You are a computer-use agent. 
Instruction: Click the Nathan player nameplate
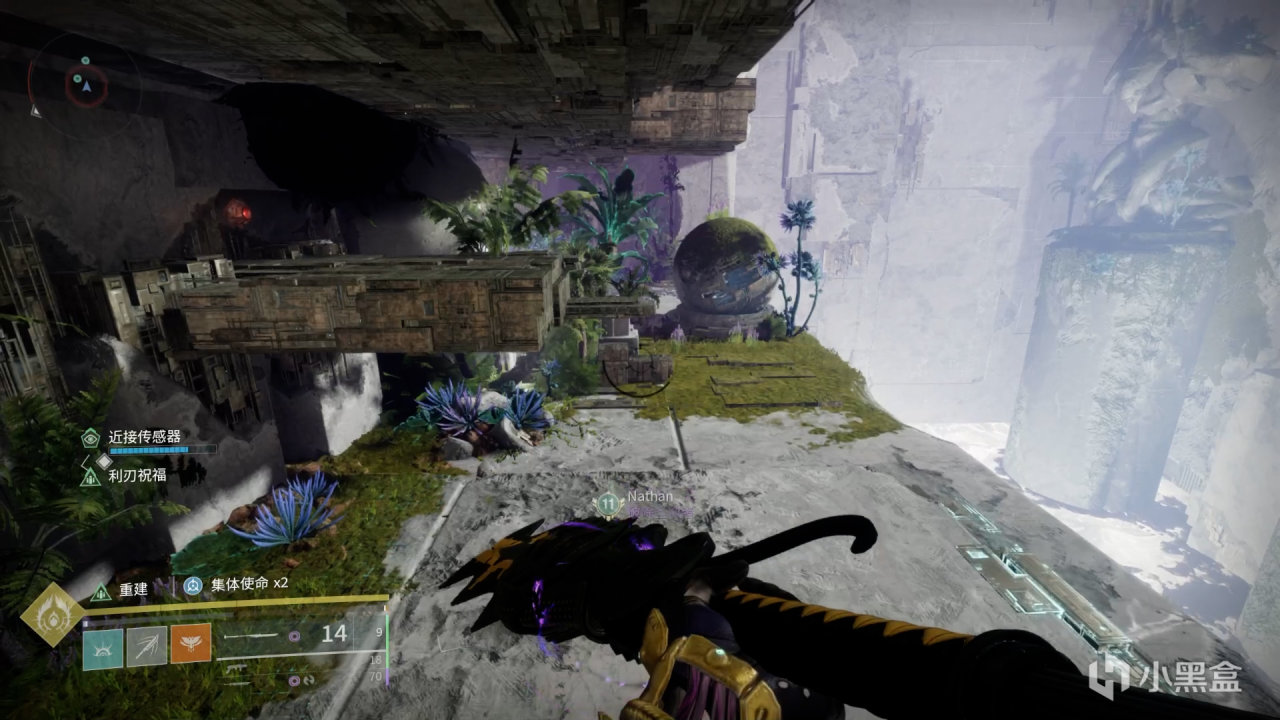click(x=650, y=496)
